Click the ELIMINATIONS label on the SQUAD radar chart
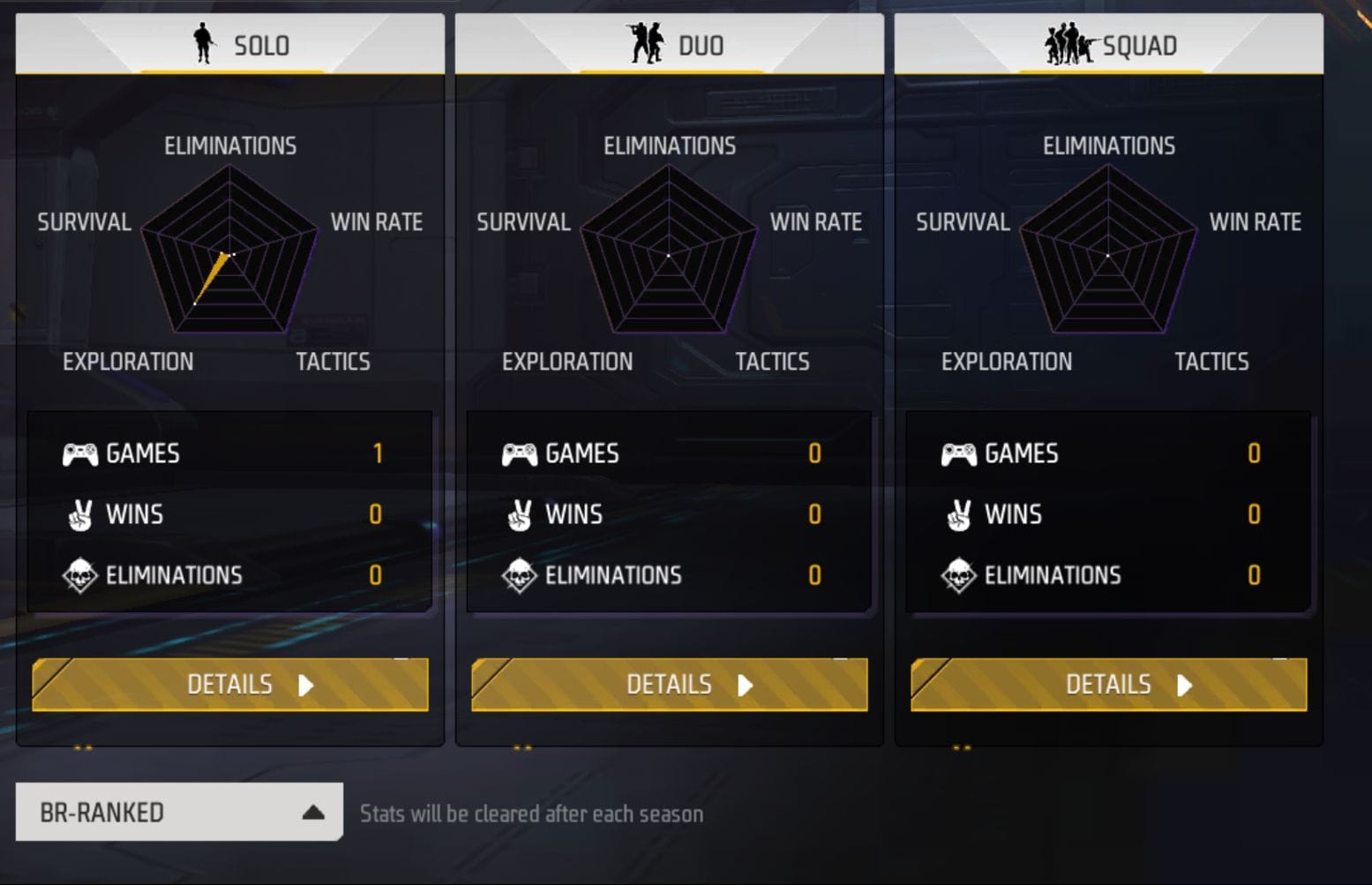 (1107, 146)
